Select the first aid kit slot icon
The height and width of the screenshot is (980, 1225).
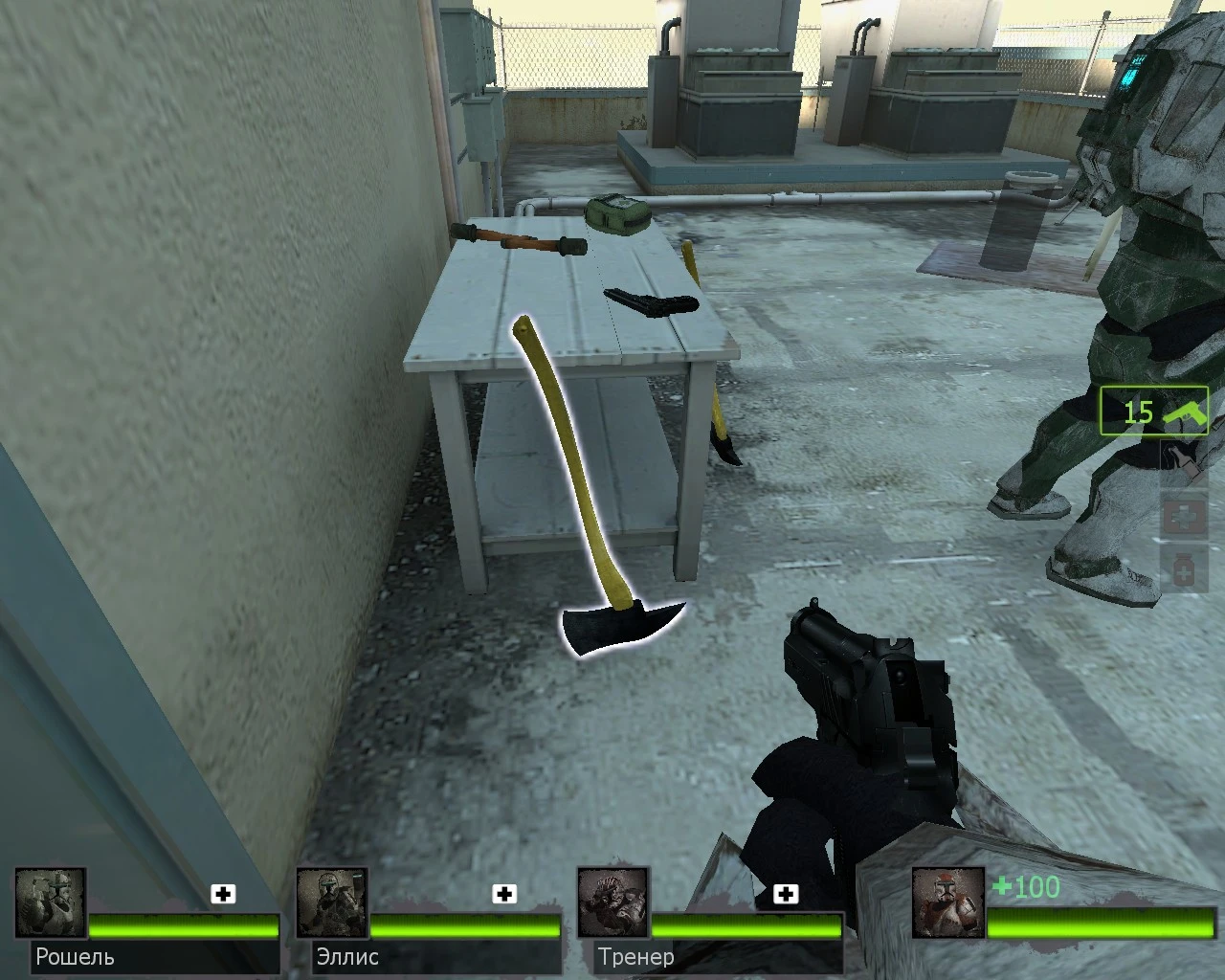[x=1183, y=515]
